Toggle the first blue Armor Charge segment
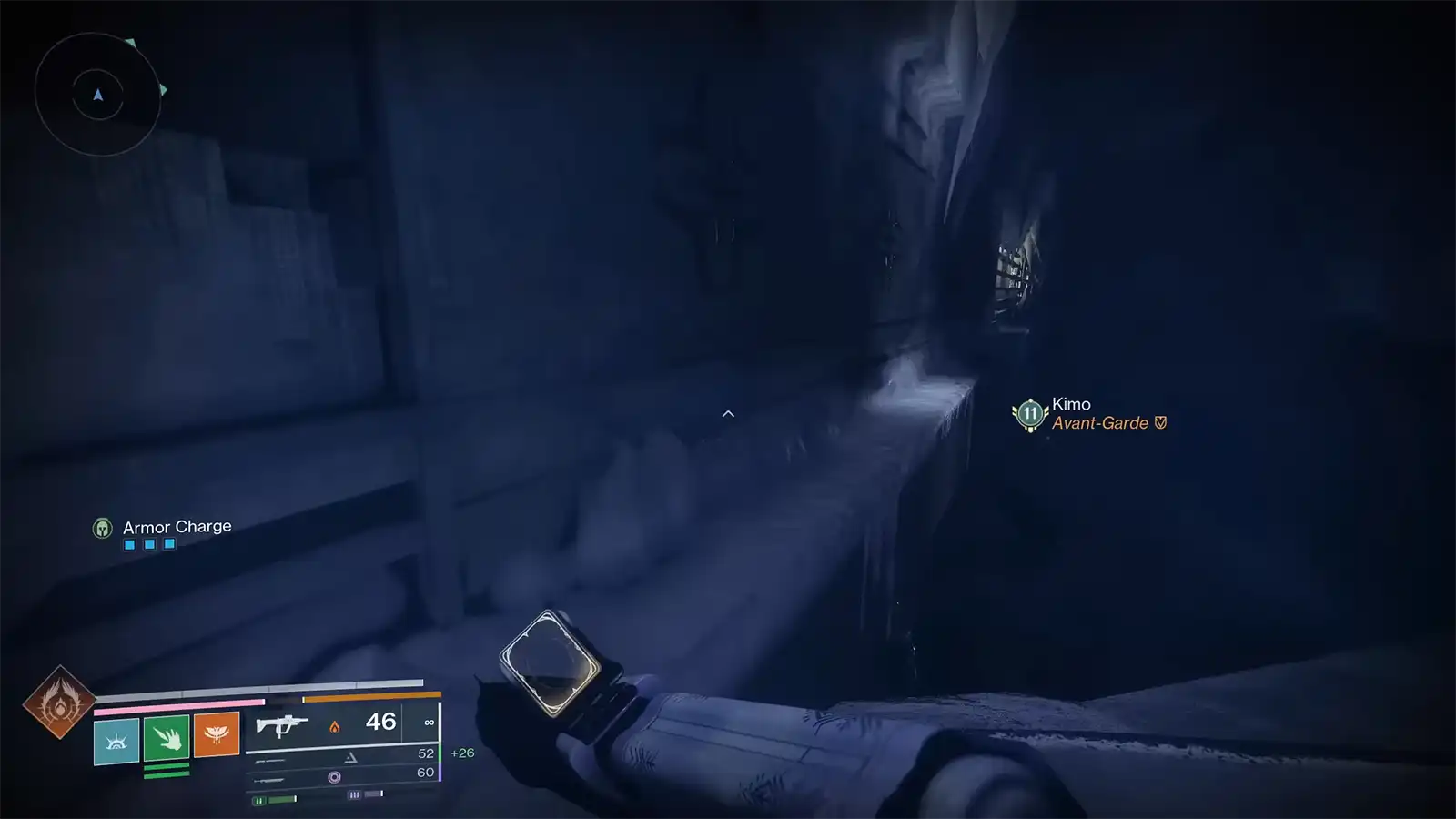The width and height of the screenshot is (1456, 819). coord(129,543)
